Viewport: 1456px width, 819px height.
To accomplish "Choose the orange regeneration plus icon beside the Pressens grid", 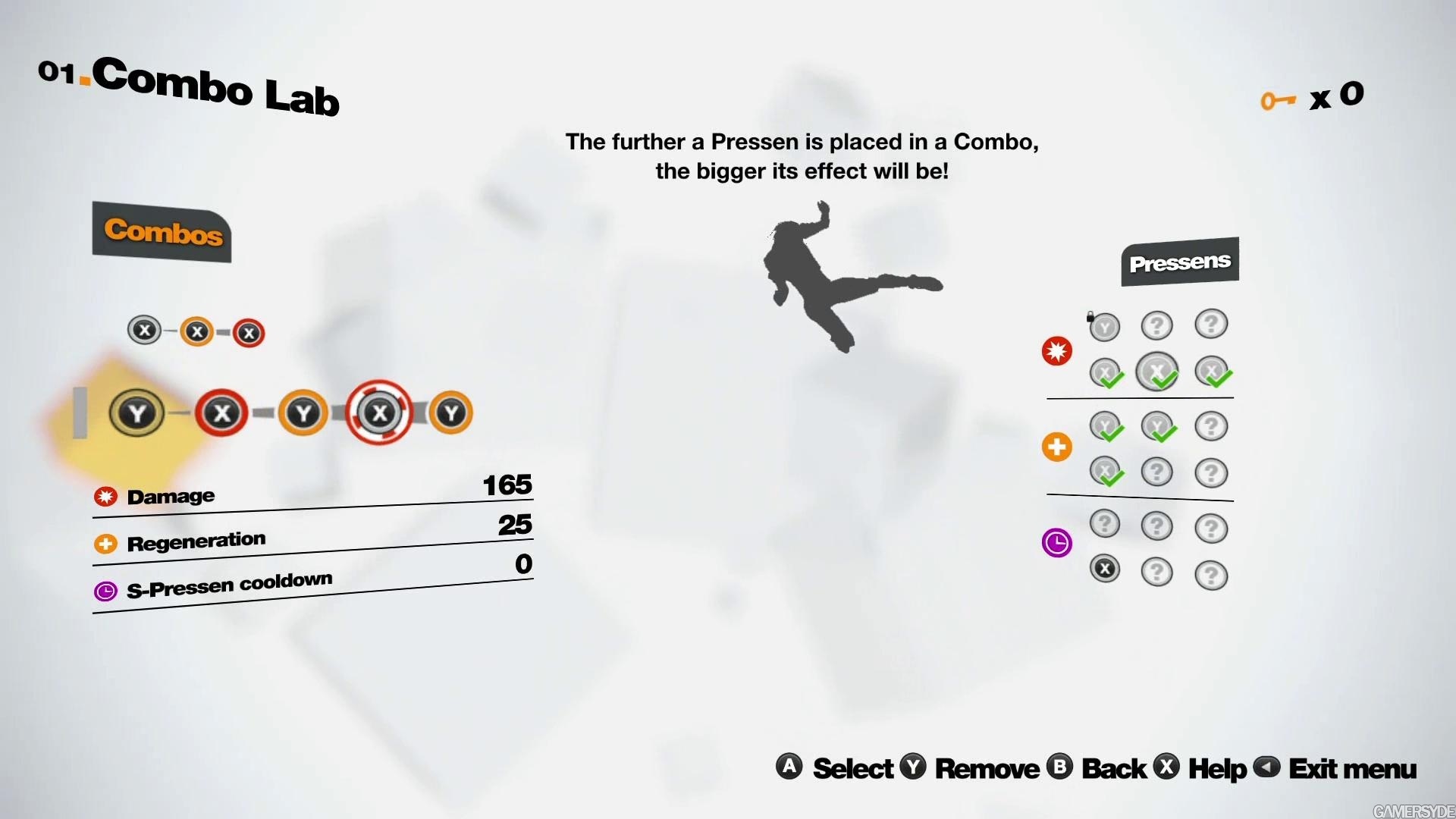I will 1056,447.
